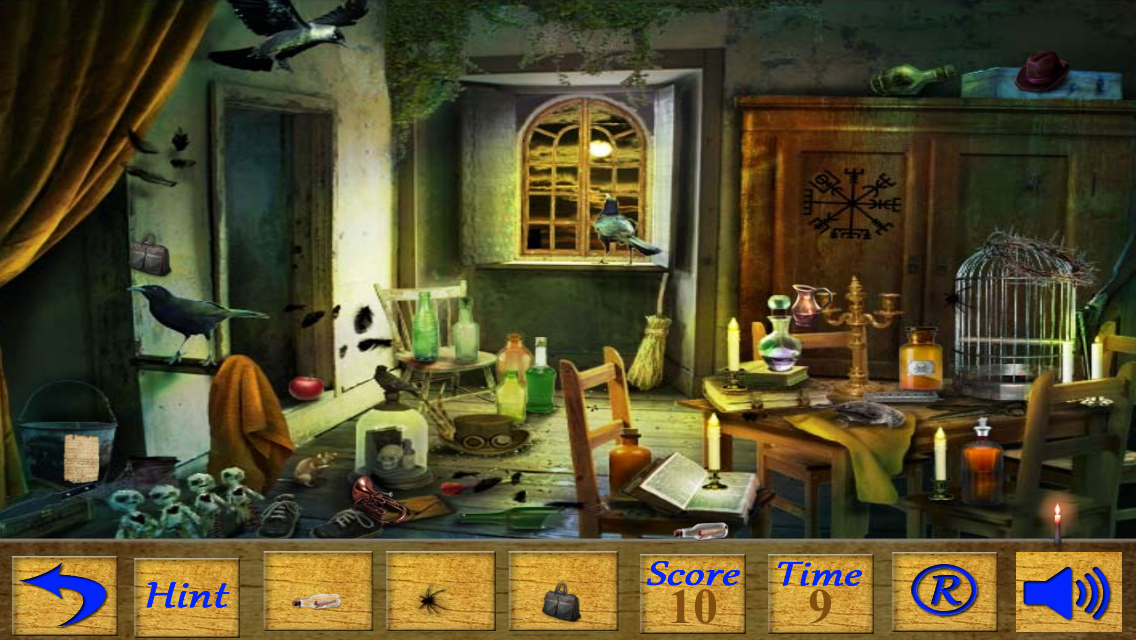Image resolution: width=1136 pixels, height=640 pixels.
Task: Use the Hint button
Action: point(187,595)
